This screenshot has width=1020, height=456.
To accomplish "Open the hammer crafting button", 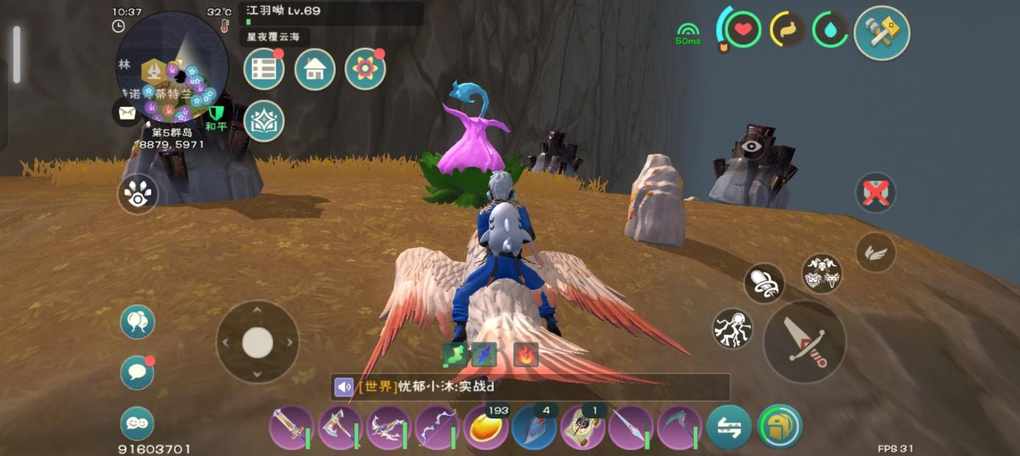I will click(x=882, y=33).
